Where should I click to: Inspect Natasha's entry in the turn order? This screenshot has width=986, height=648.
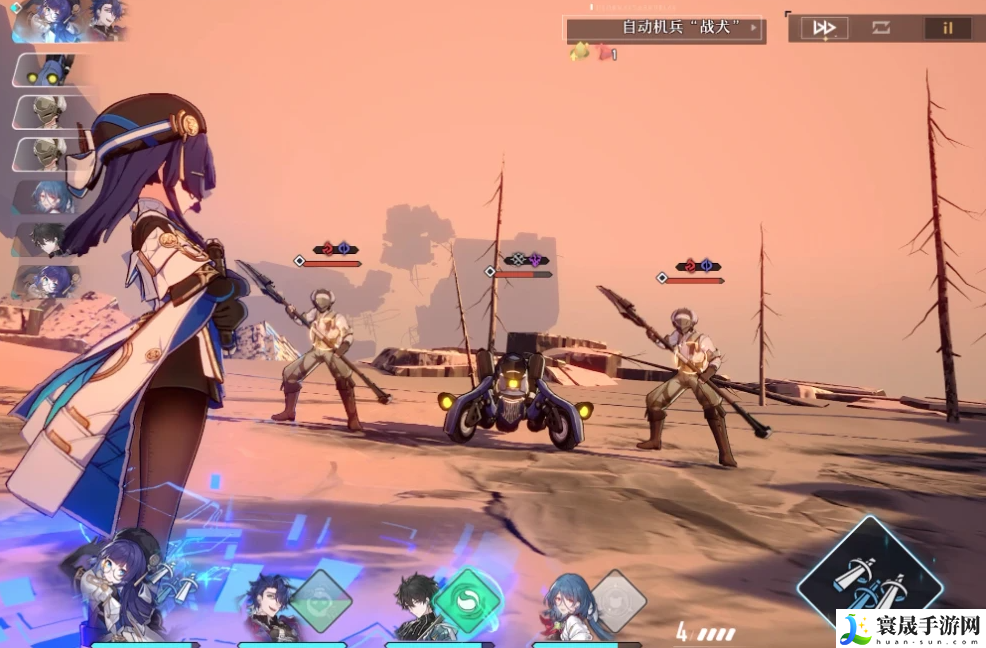pos(47,196)
